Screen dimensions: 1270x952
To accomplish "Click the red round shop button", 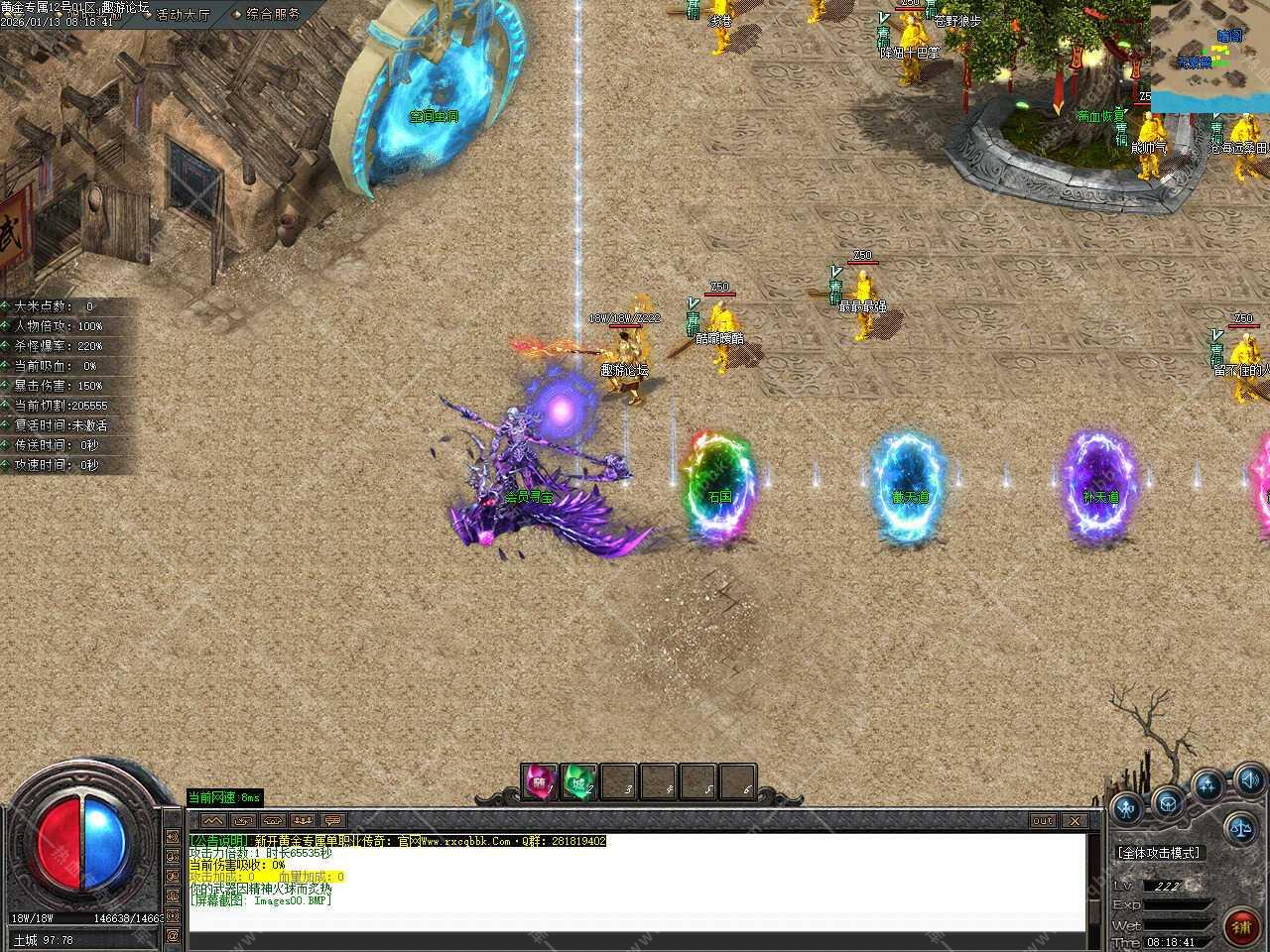I will coord(1241,926).
